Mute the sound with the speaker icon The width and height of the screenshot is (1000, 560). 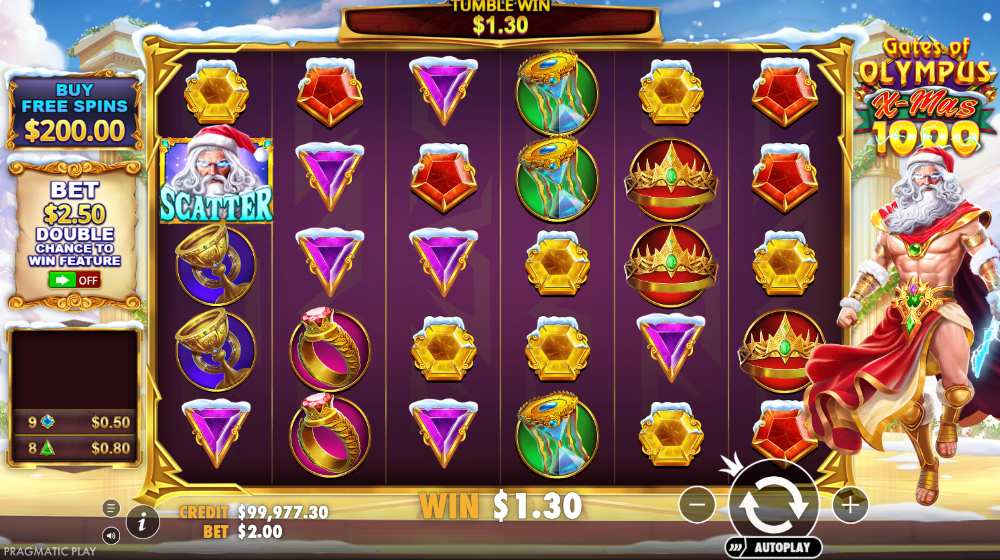(x=112, y=536)
